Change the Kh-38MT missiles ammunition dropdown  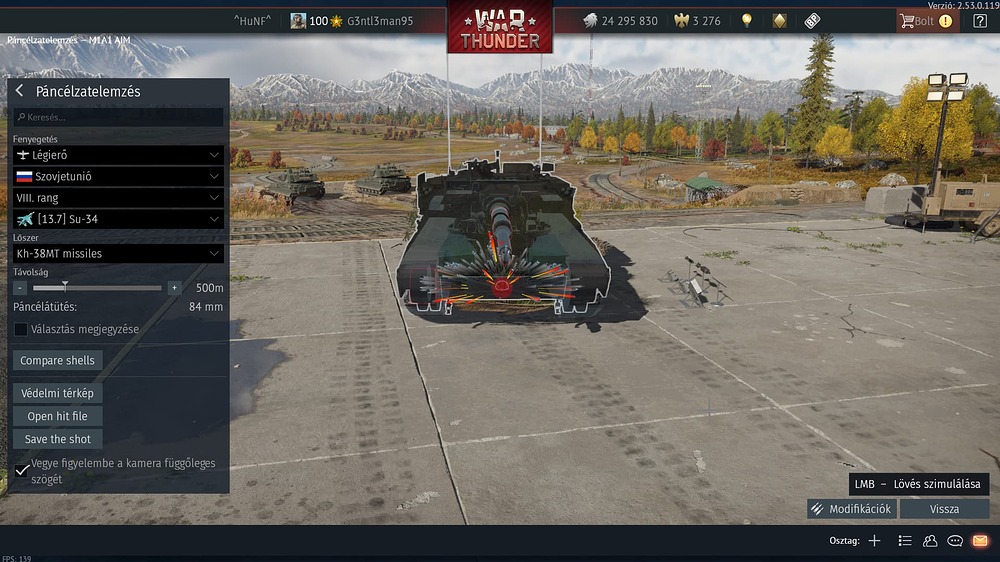point(118,254)
